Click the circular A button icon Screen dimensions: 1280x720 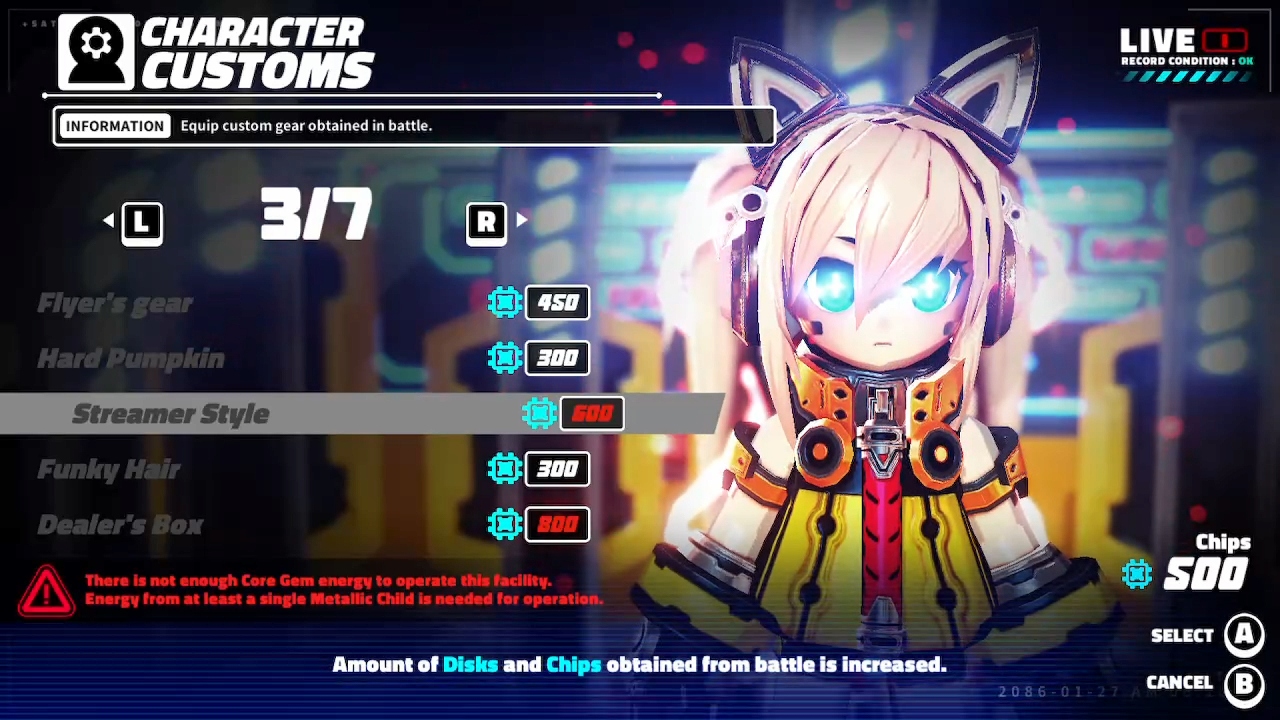tap(1244, 635)
